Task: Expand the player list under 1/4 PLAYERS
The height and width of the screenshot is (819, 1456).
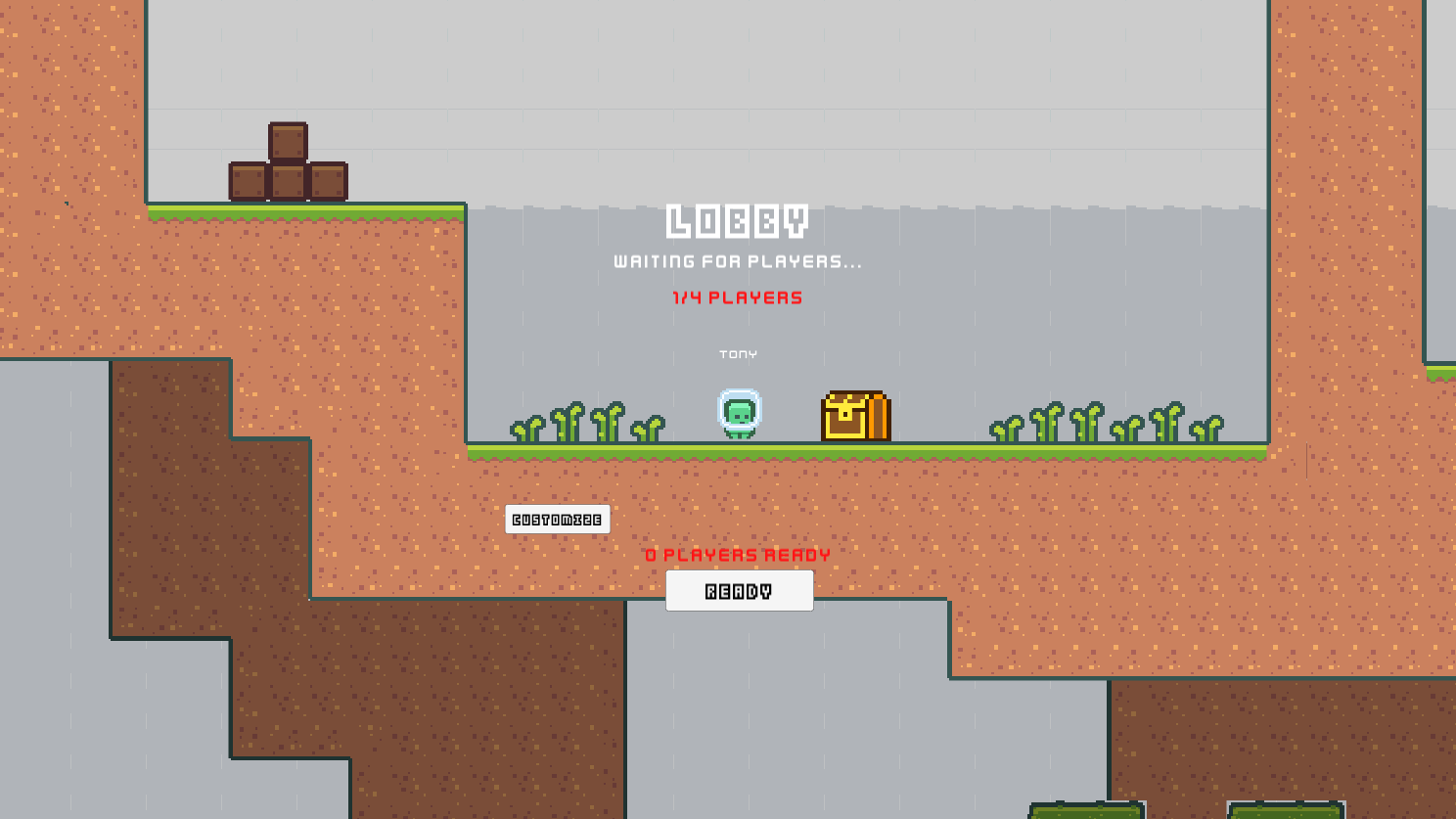Action: [x=736, y=298]
